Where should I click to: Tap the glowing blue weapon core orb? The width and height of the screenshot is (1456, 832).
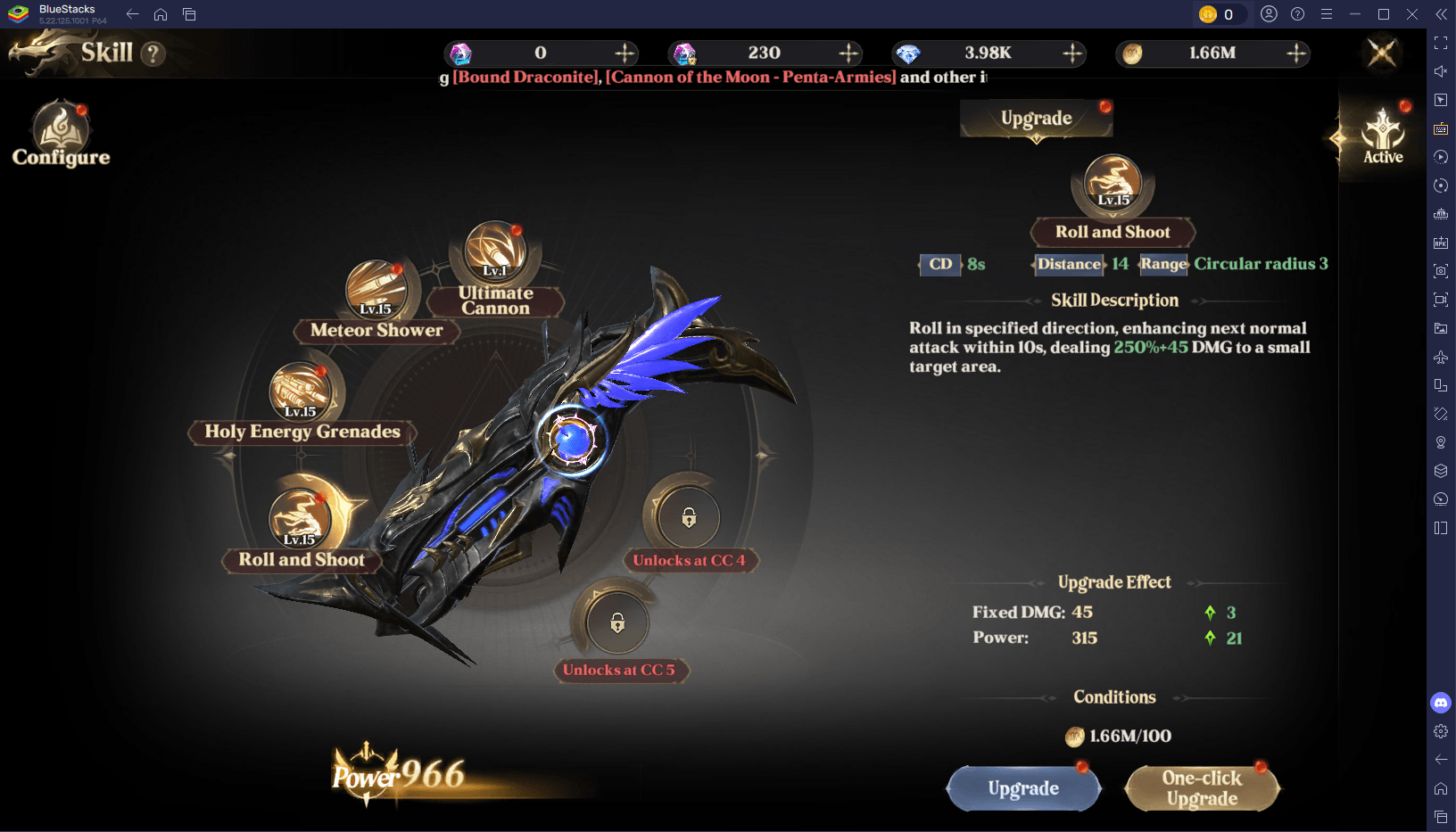[572, 439]
